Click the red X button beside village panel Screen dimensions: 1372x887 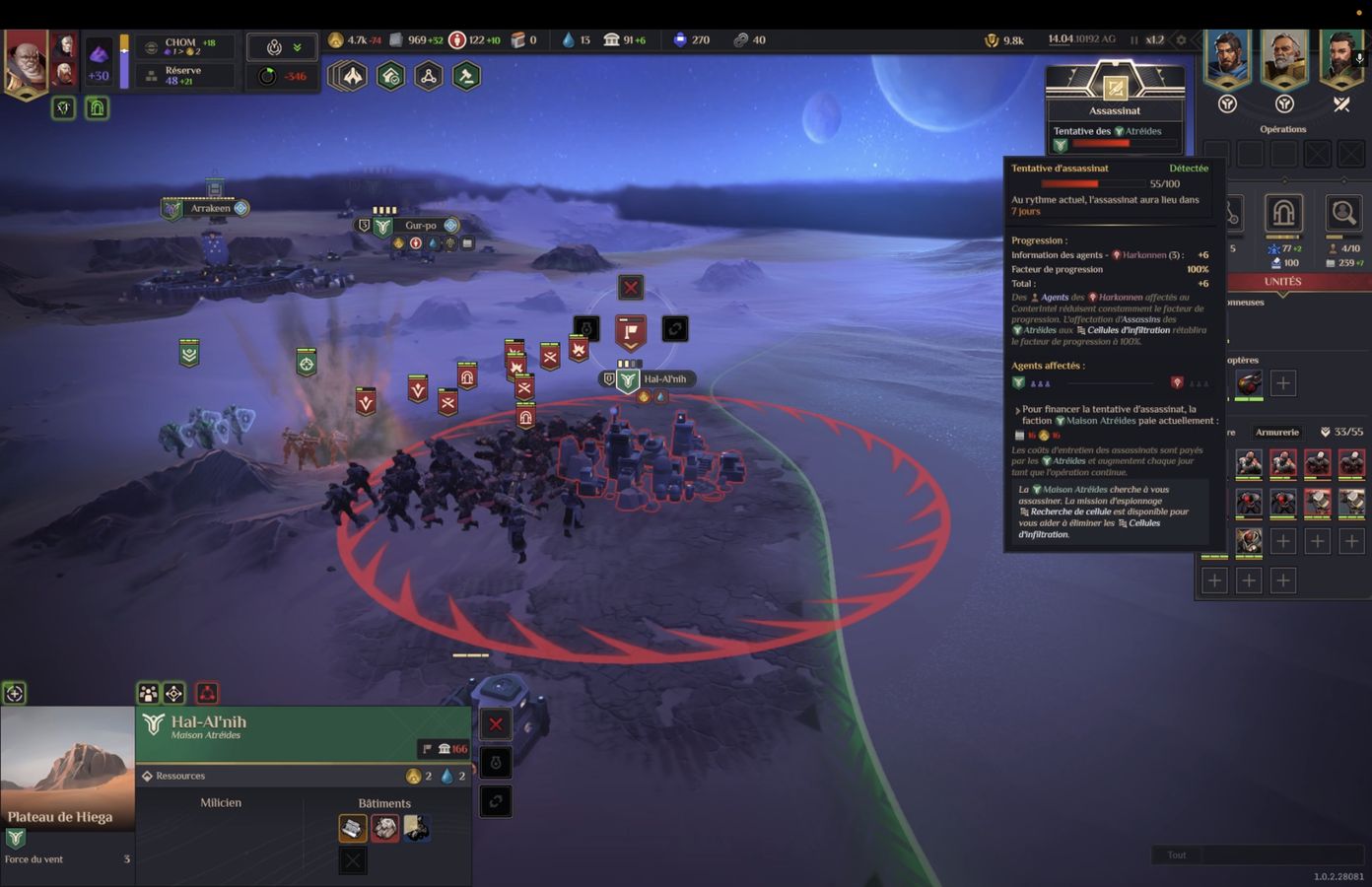(496, 725)
